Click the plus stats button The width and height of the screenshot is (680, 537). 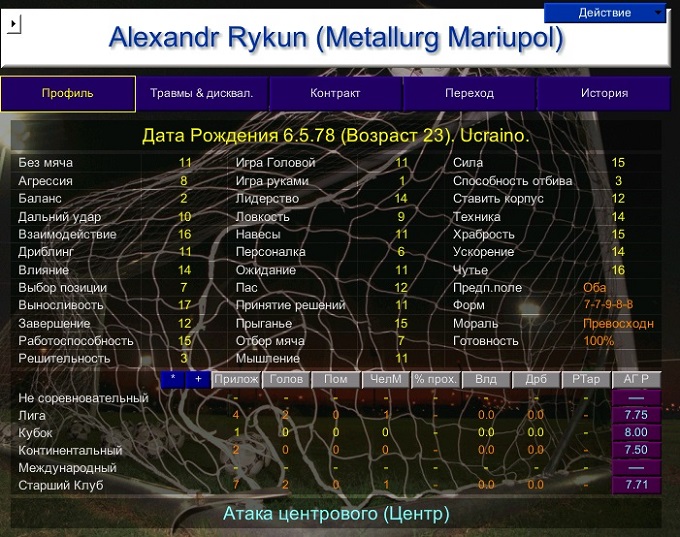pos(198,379)
